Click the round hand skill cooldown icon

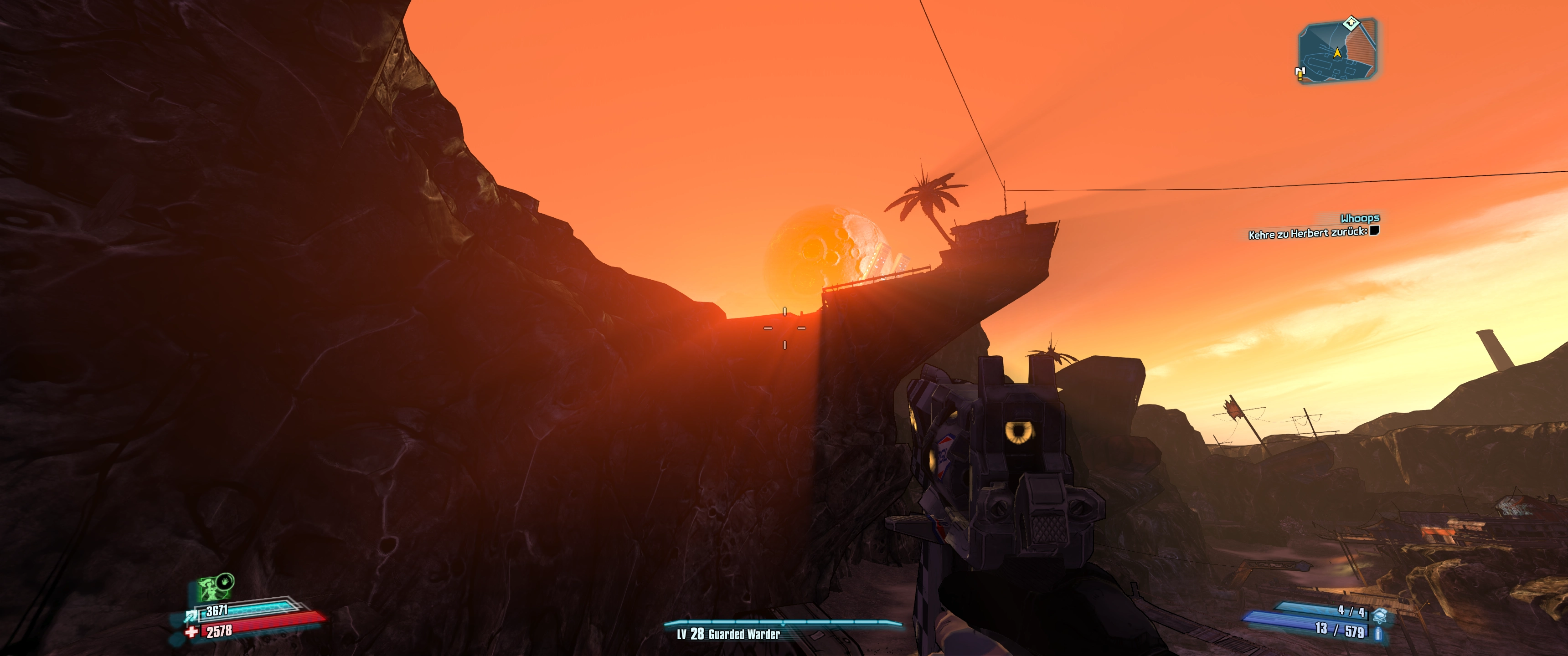pyautogui.click(x=225, y=581)
